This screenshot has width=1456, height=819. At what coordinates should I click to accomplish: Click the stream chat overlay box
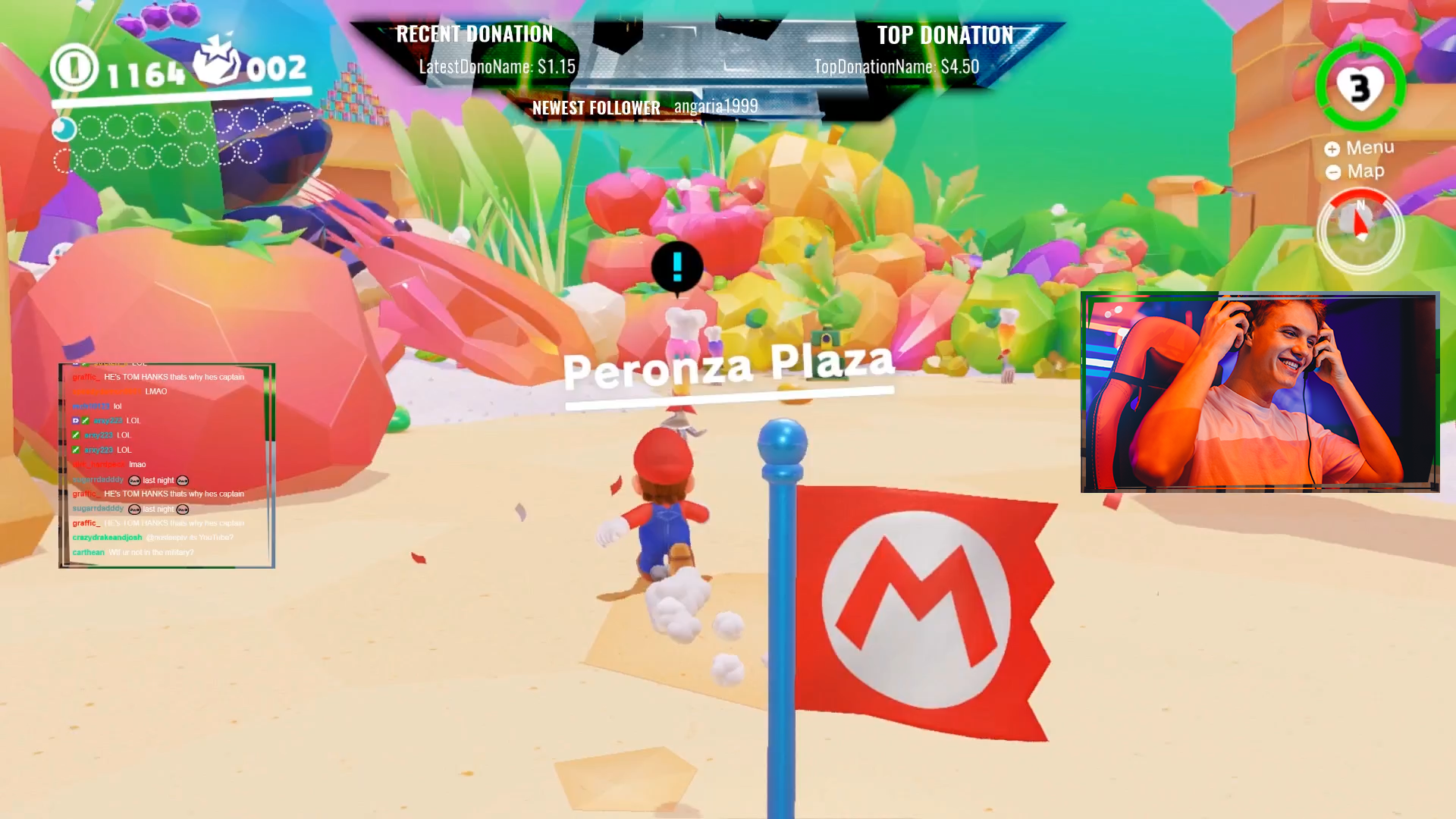[x=167, y=465]
